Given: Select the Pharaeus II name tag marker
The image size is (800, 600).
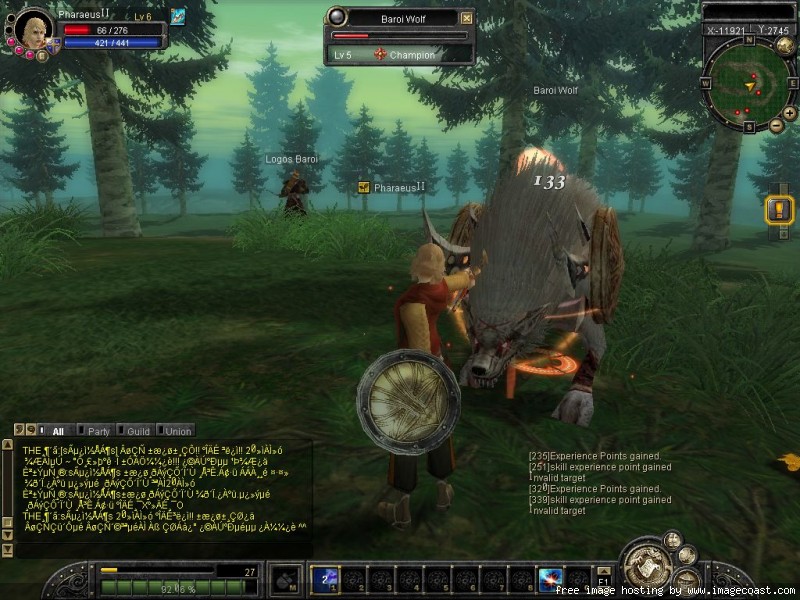Looking at the screenshot, I should pos(364,187).
